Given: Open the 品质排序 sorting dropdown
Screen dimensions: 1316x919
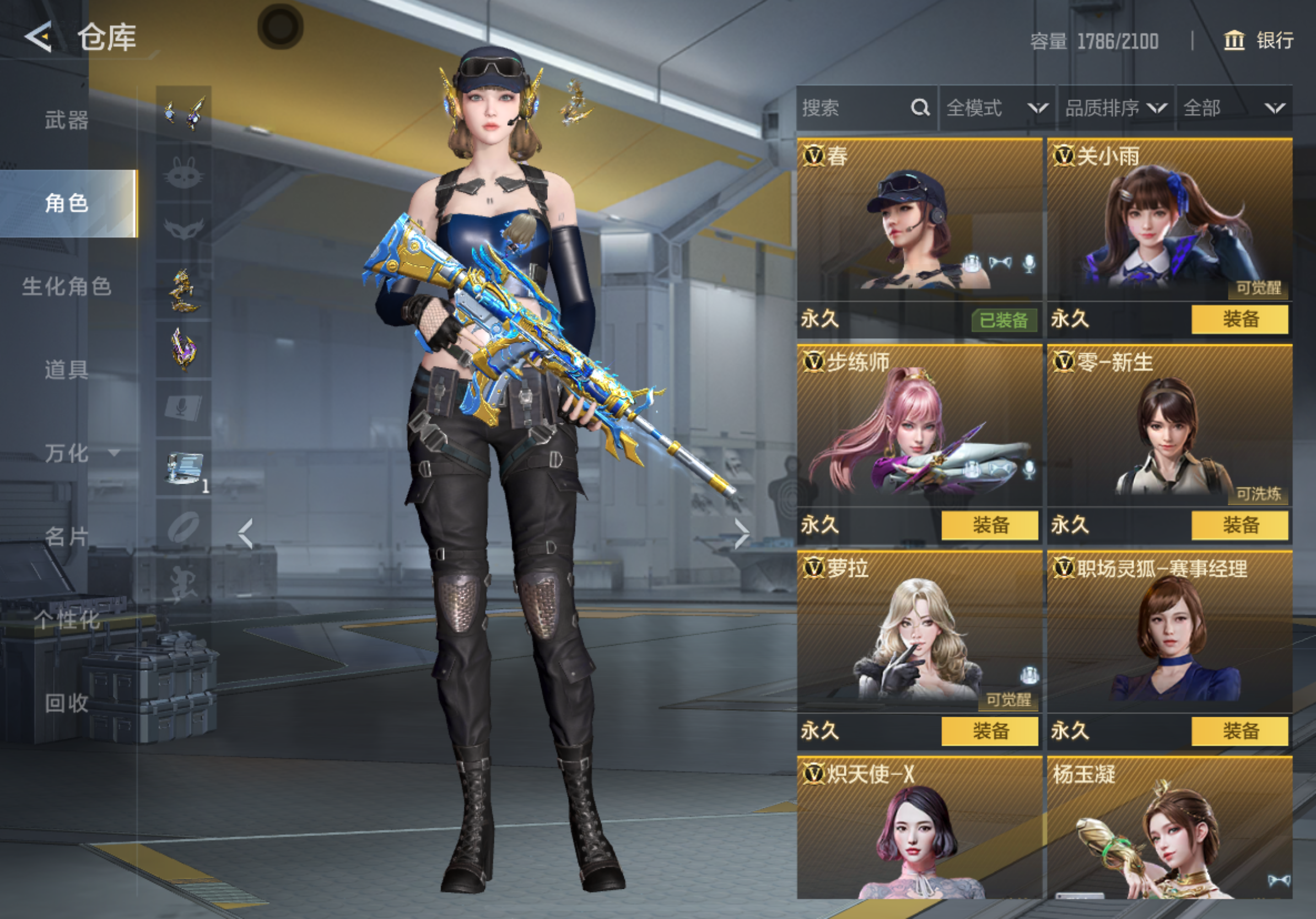Looking at the screenshot, I should pyautogui.click(x=1115, y=108).
